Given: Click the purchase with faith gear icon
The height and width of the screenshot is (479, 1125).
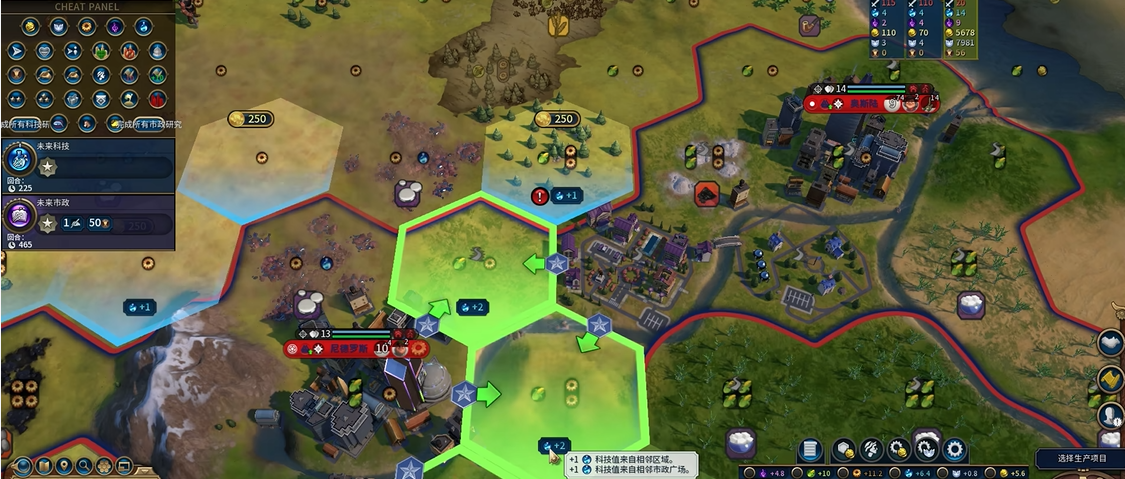Looking at the screenshot, I should click(x=927, y=450).
